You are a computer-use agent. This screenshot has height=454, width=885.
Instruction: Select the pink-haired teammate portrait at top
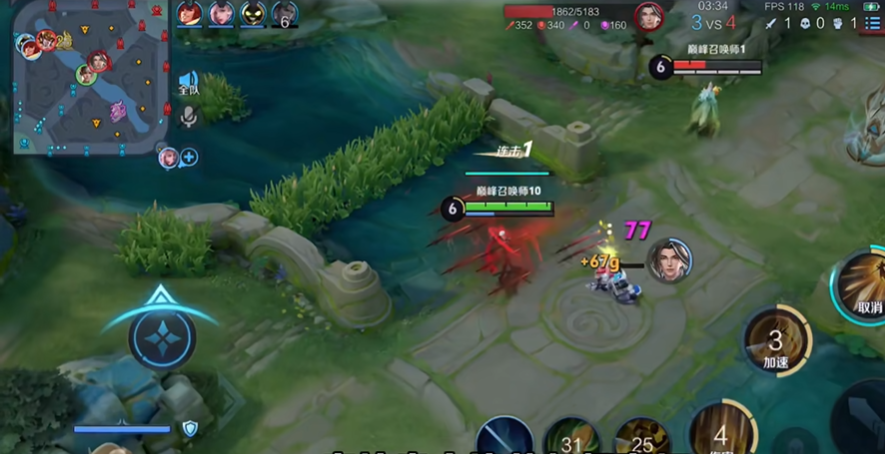(x=221, y=14)
